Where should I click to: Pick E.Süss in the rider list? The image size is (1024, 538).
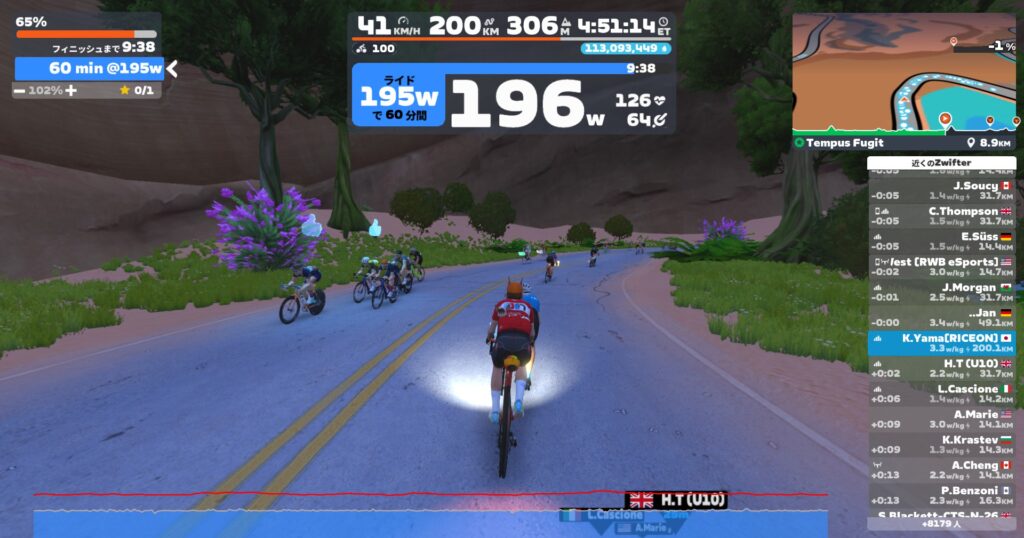tap(941, 241)
